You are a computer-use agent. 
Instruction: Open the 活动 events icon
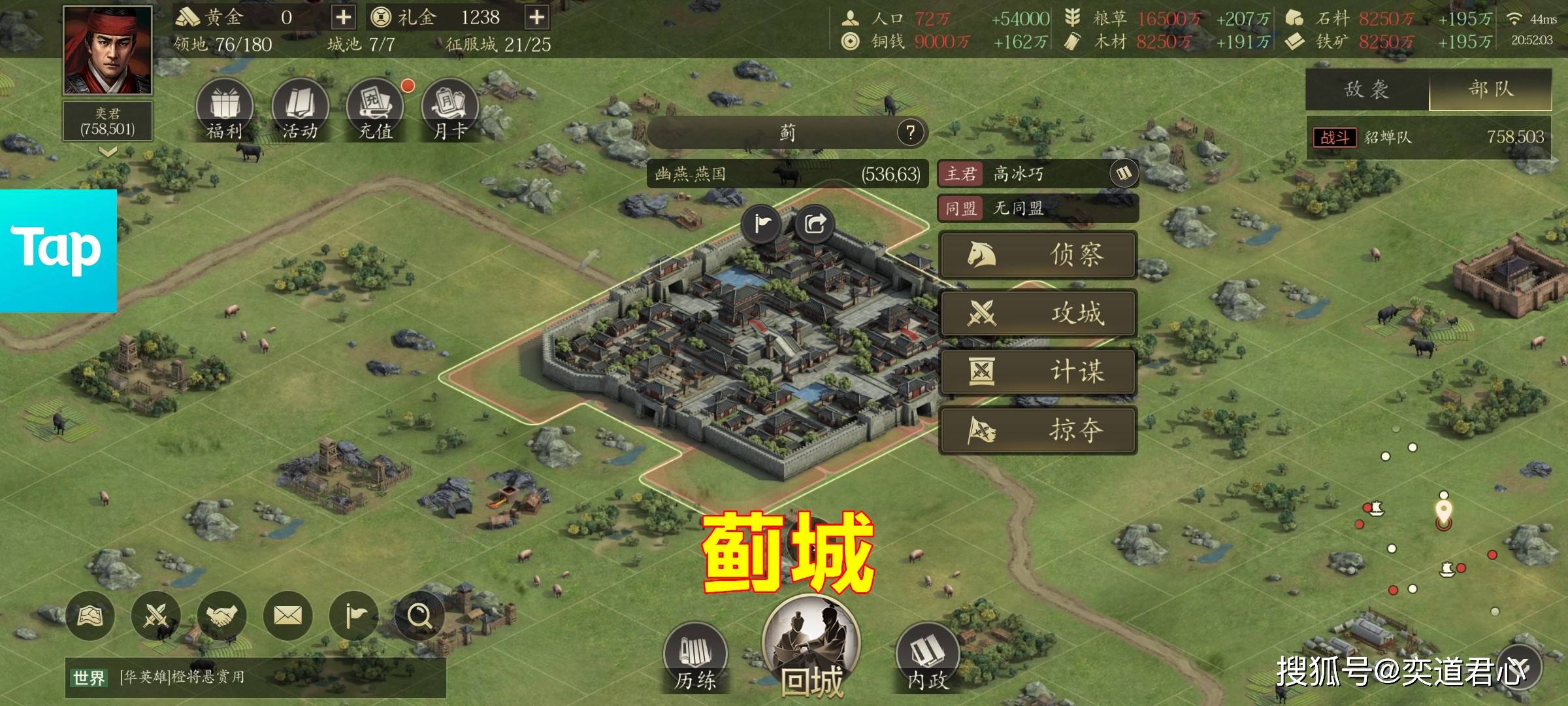[300, 110]
